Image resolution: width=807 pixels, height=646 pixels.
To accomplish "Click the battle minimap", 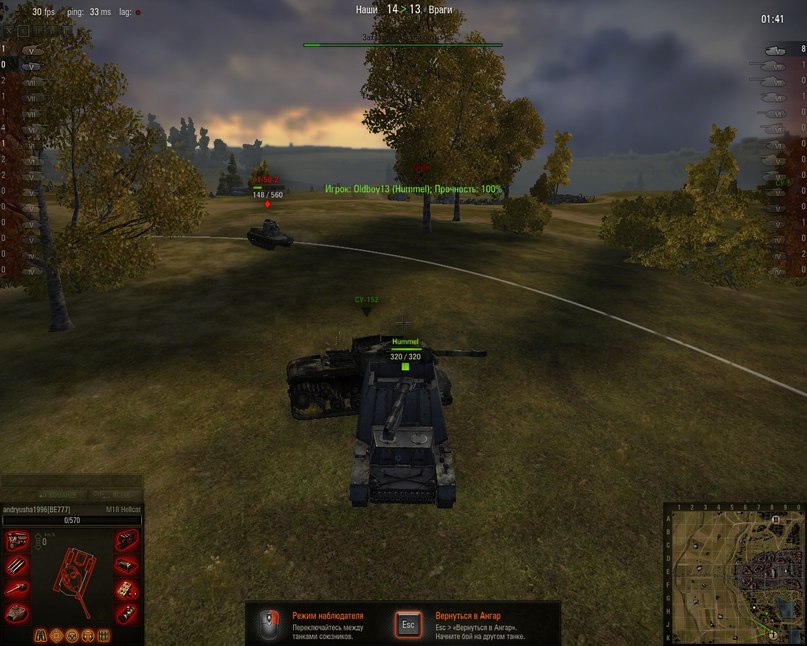I will pos(734,573).
